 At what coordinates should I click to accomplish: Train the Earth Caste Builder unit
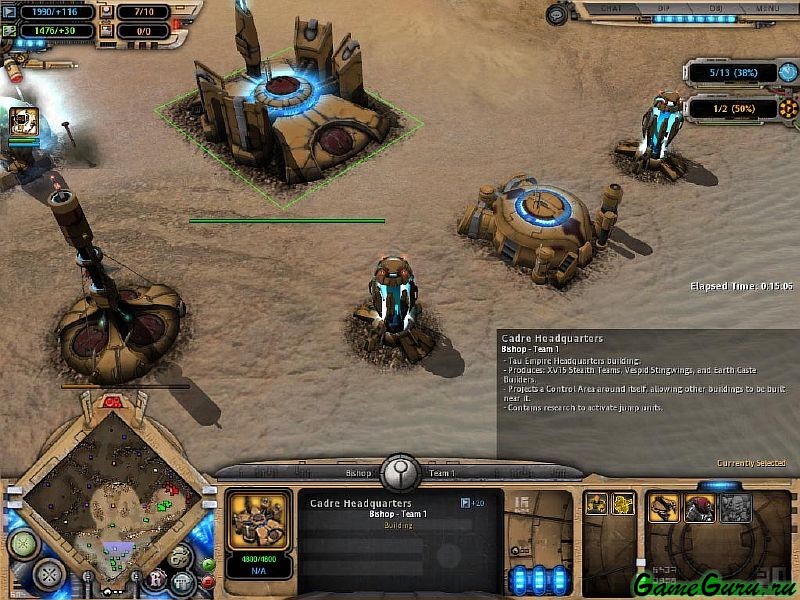[663, 509]
